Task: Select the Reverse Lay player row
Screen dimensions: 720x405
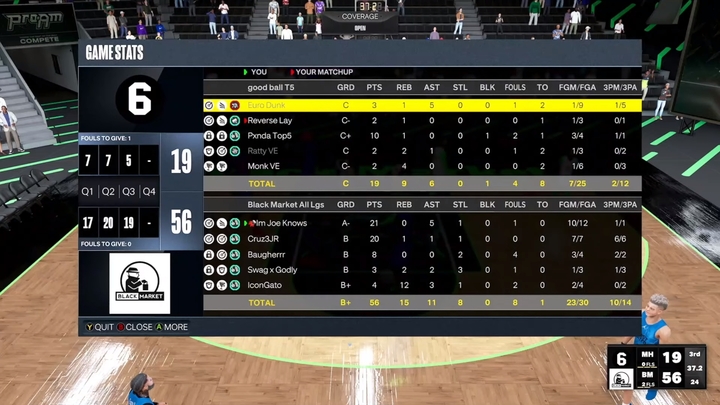Action: [420, 120]
